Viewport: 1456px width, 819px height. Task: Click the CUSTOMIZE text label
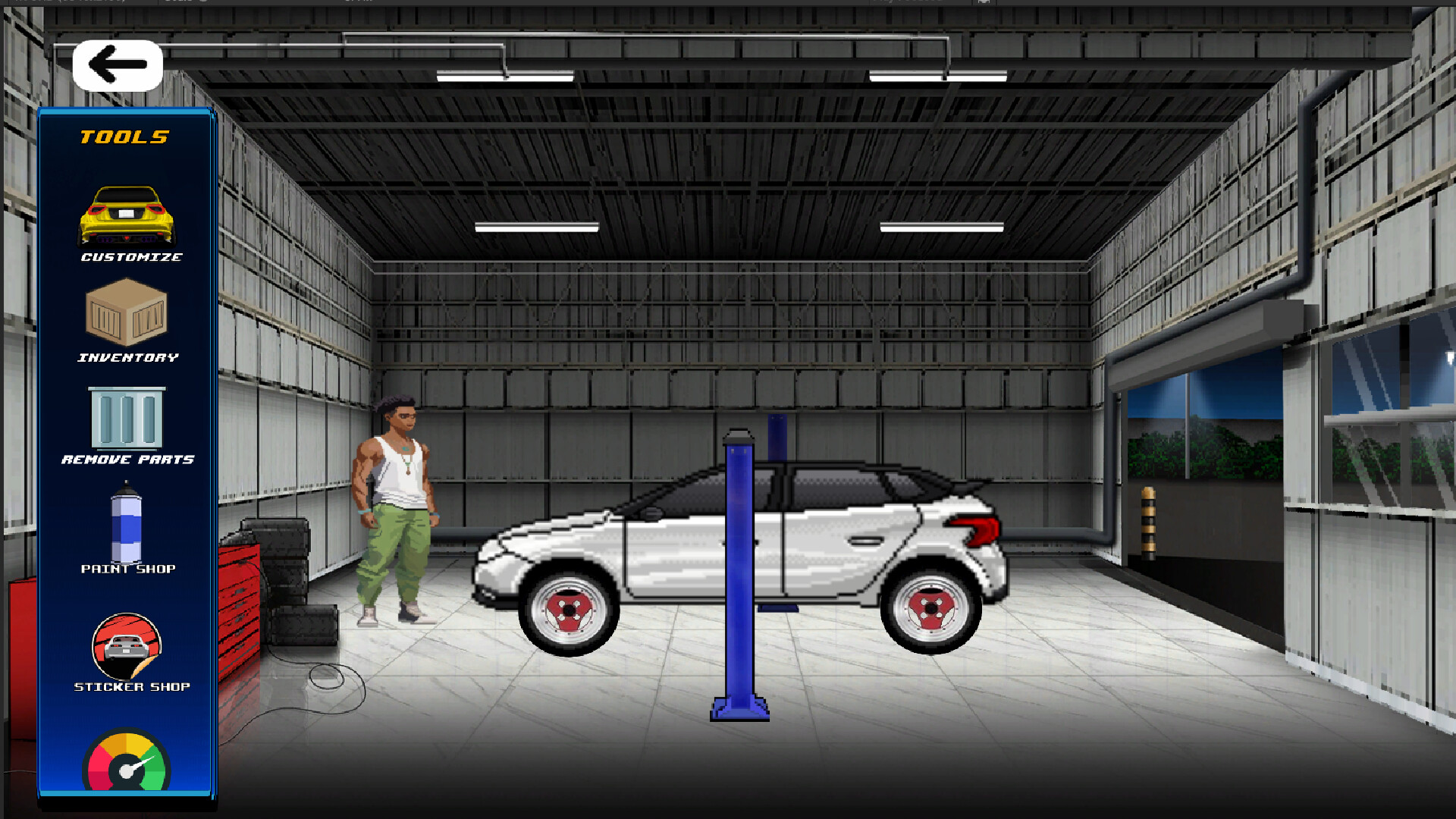[x=130, y=258]
